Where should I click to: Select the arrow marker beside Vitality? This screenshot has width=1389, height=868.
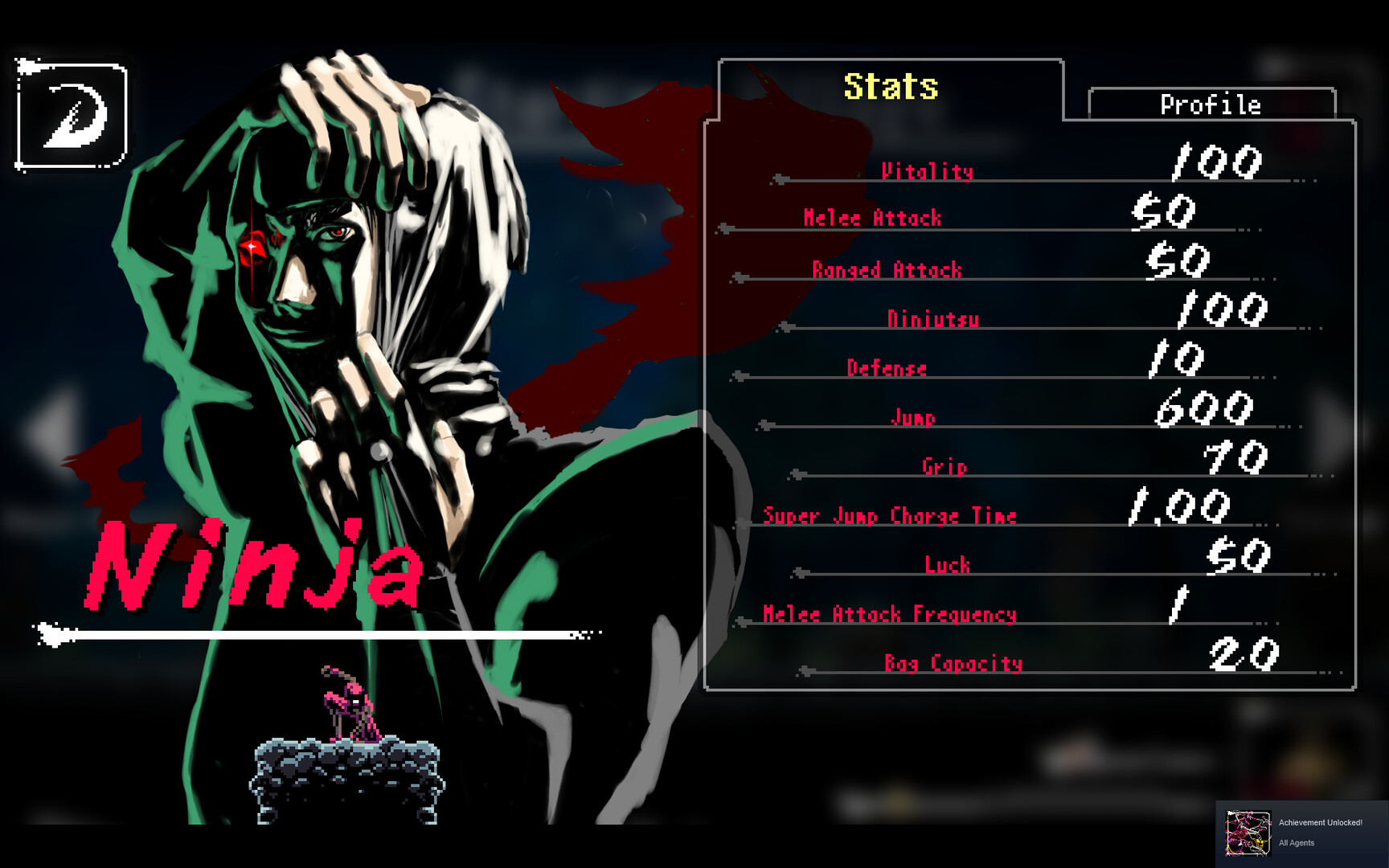point(778,178)
